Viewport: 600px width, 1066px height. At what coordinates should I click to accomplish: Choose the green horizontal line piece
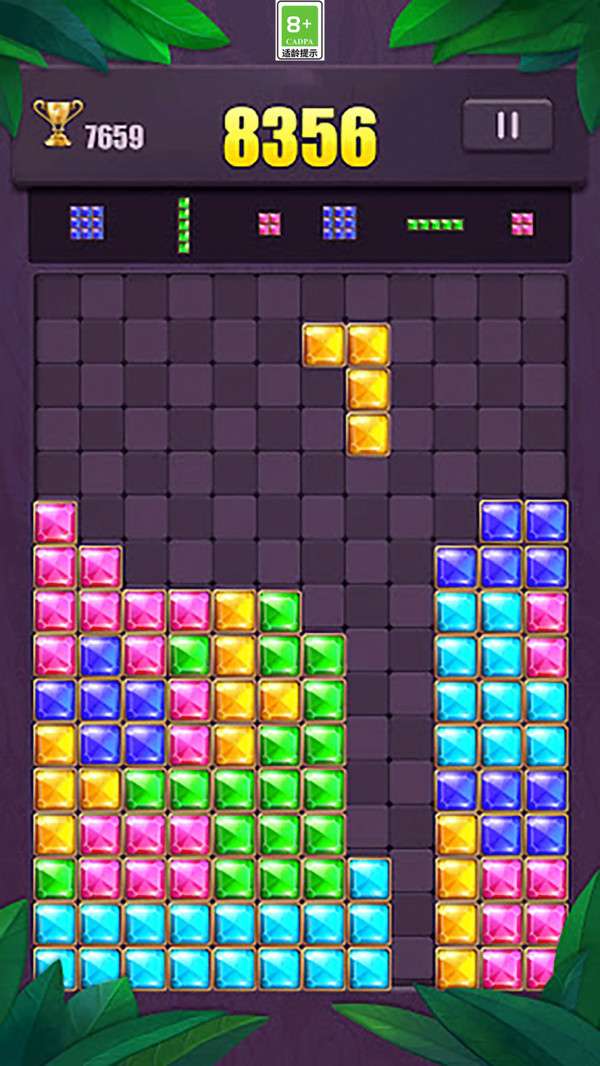tap(435, 224)
